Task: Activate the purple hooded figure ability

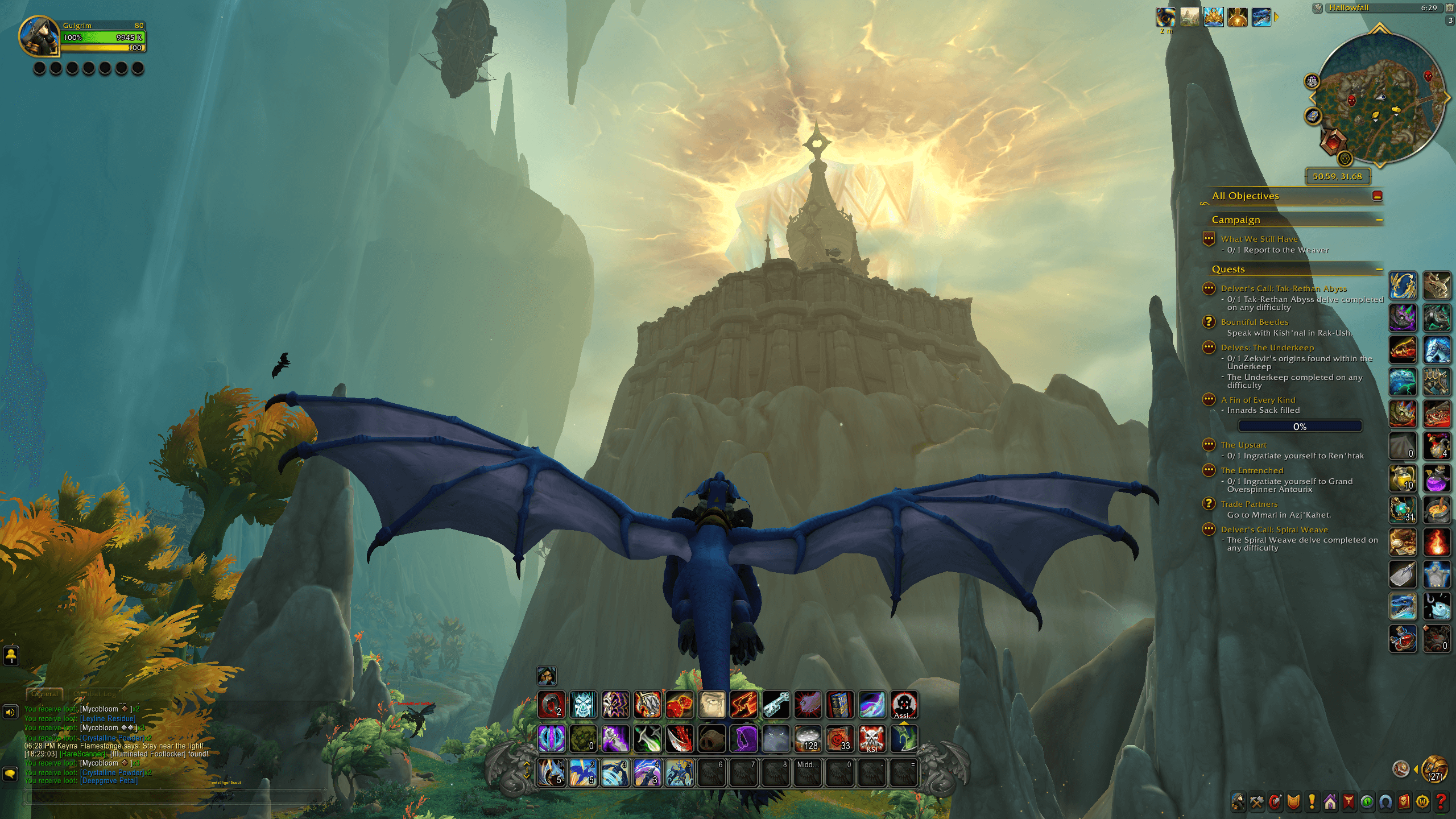Action: 743,739
